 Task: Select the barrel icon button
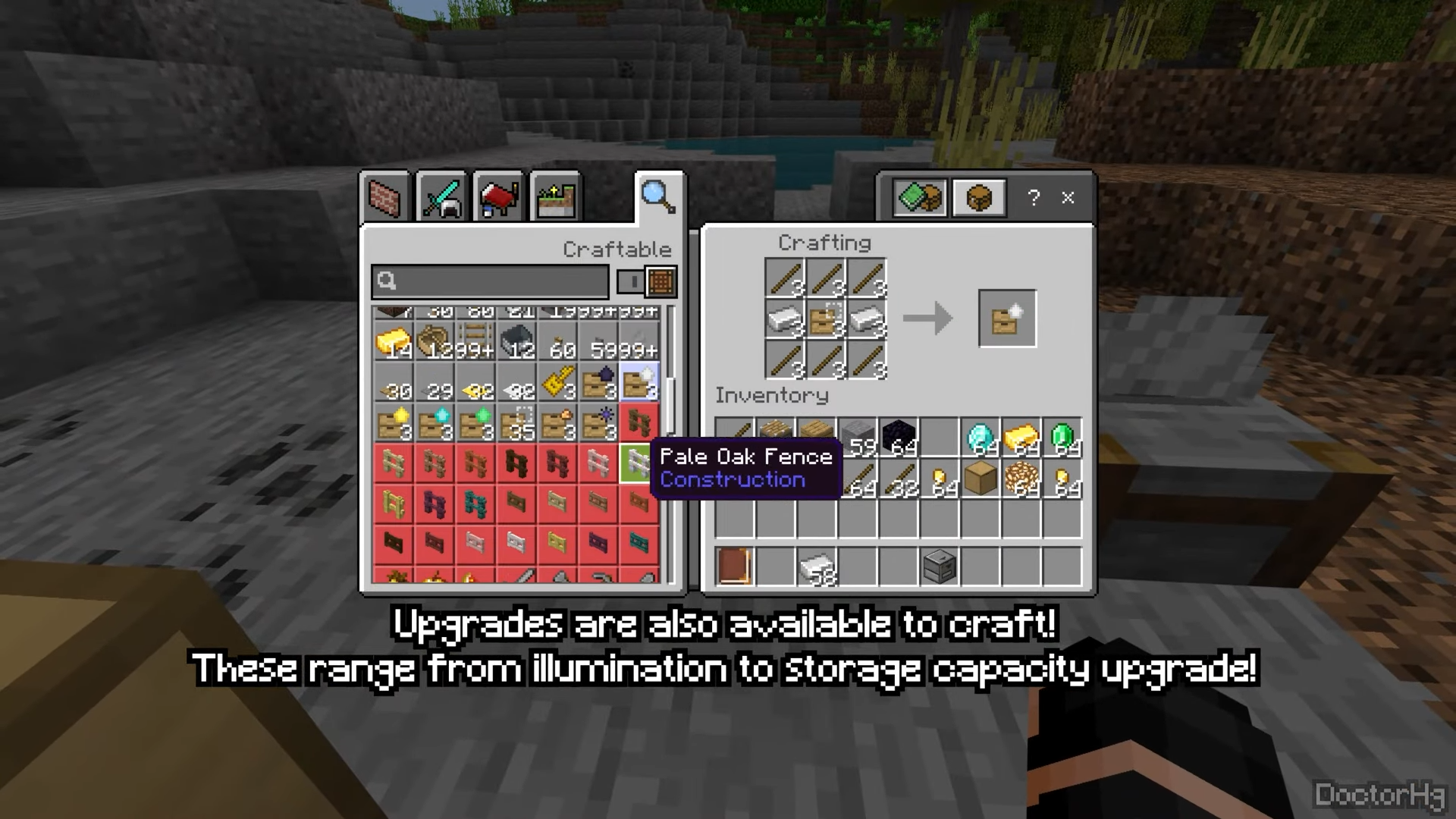979,198
